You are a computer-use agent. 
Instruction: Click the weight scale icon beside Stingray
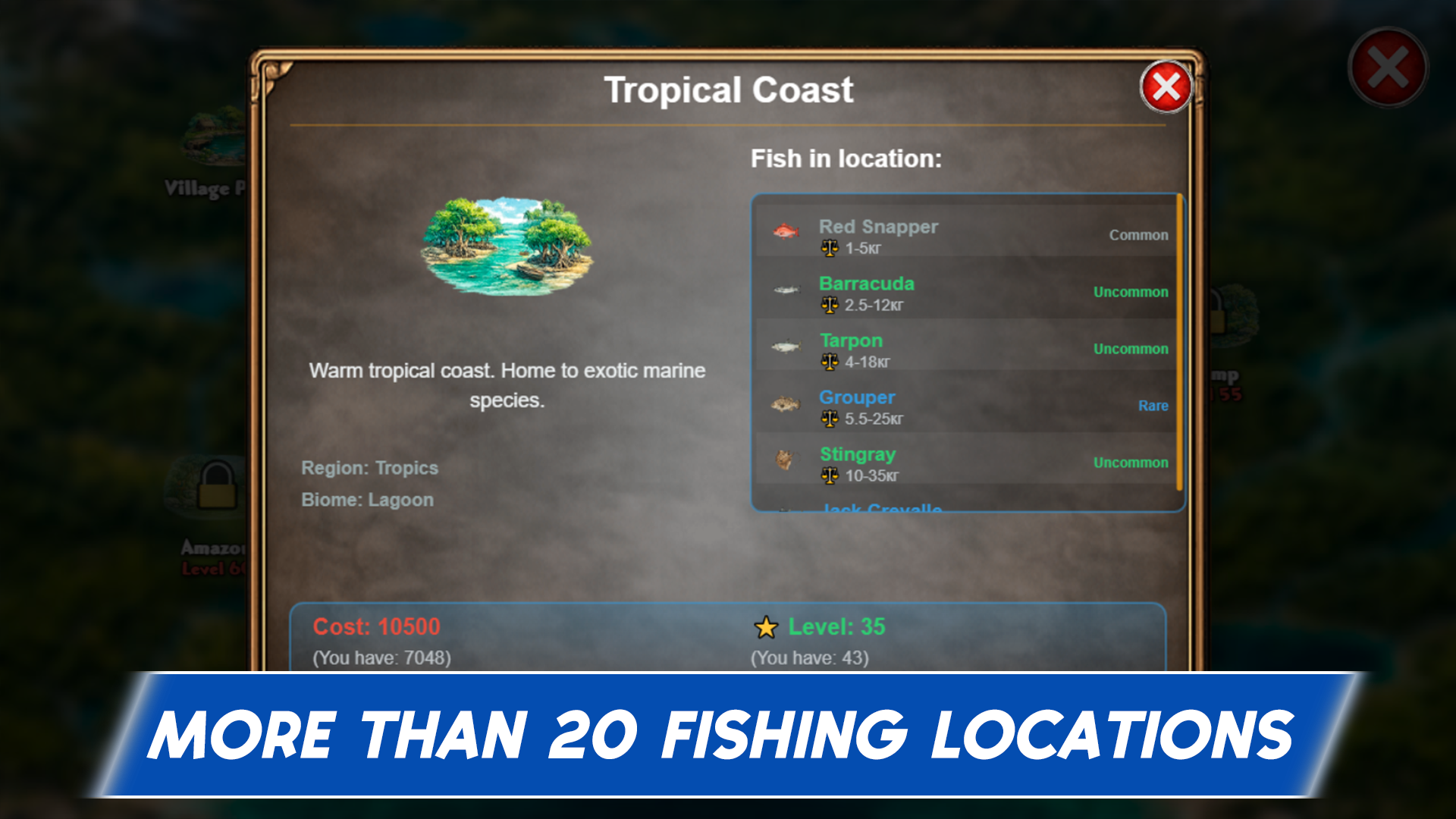click(x=828, y=476)
